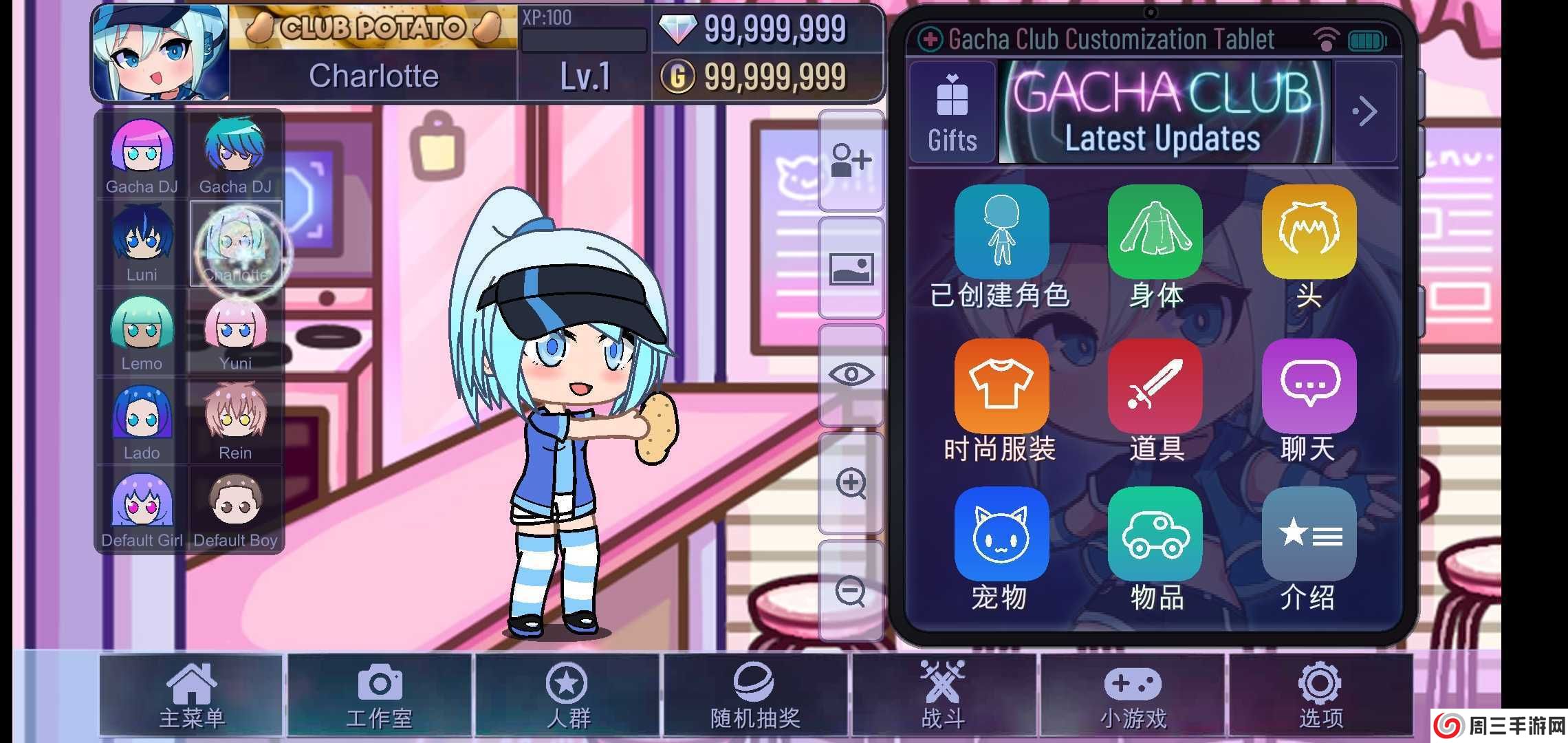Select the Yuni character thumbnail
Viewport: 1568px width, 743px height.
[x=234, y=330]
